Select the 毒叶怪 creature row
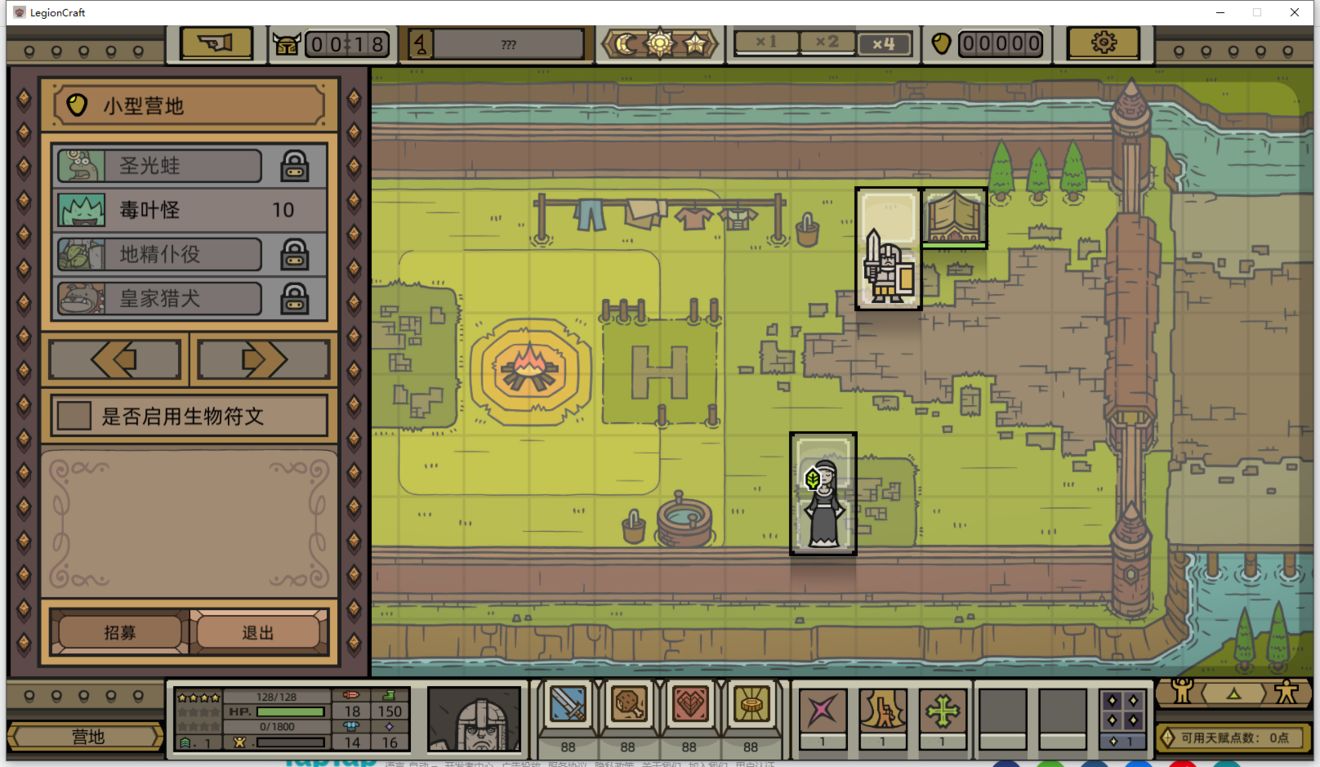Image resolution: width=1320 pixels, height=767 pixels. (190, 210)
